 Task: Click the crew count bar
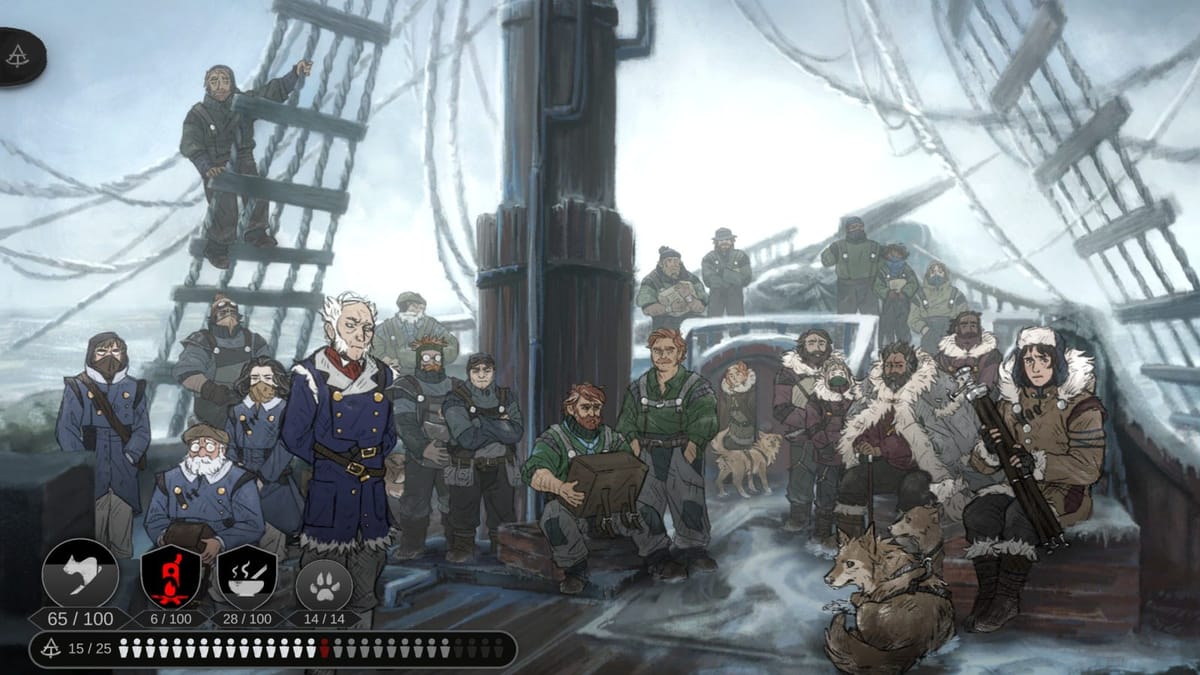pyautogui.click(x=273, y=649)
